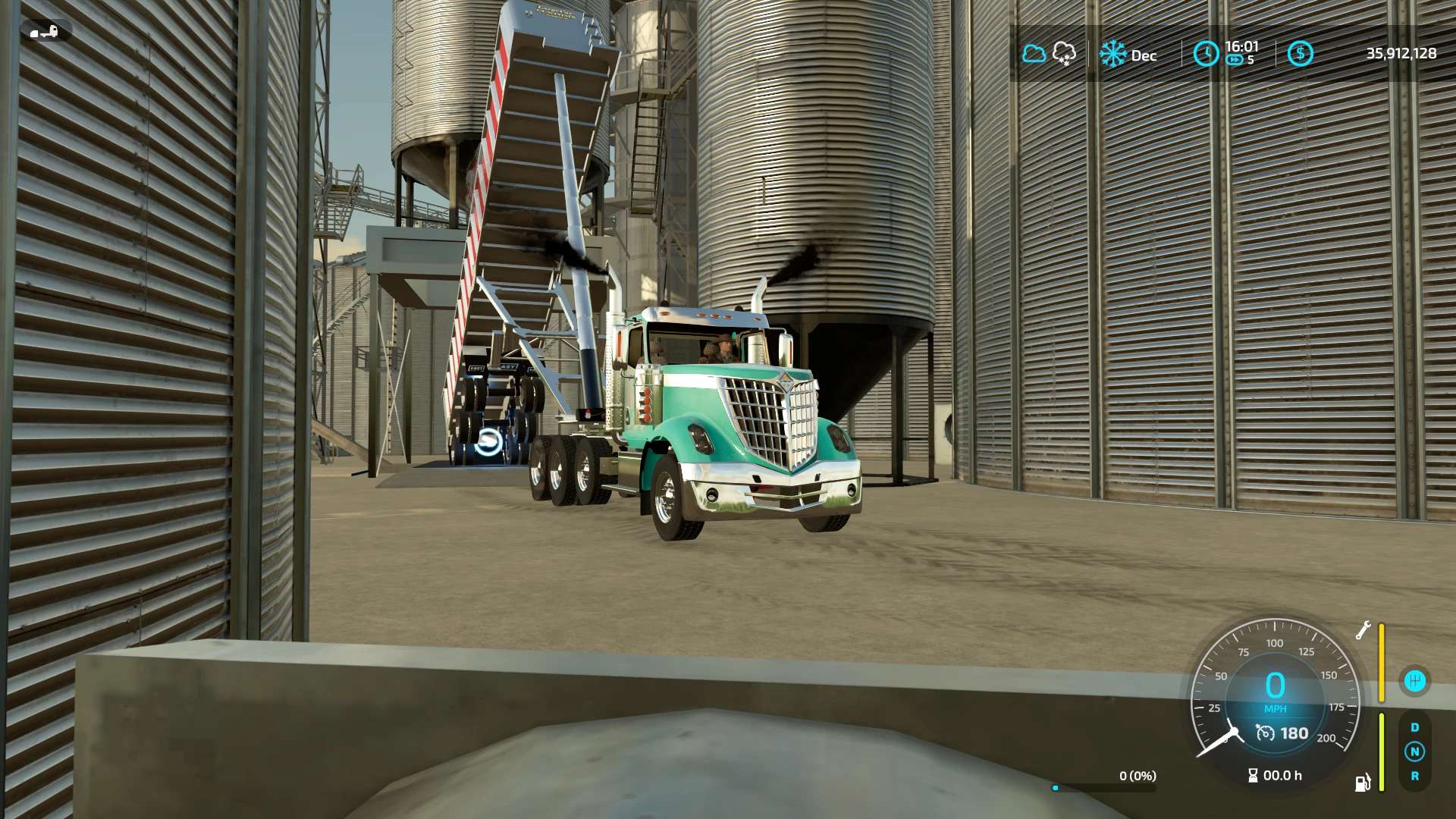1456x819 pixels.
Task: Choose the R reverse gear indicator
Action: point(1414,776)
